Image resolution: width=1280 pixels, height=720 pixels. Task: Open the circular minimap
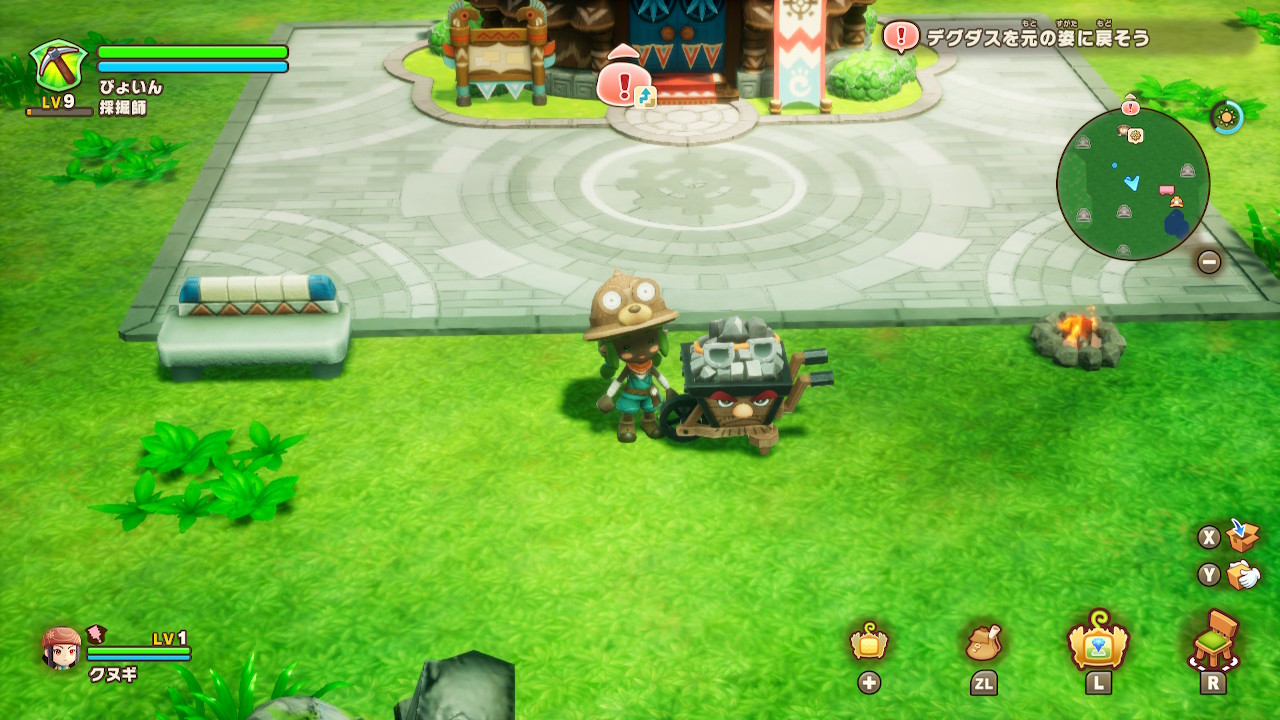(x=1133, y=184)
